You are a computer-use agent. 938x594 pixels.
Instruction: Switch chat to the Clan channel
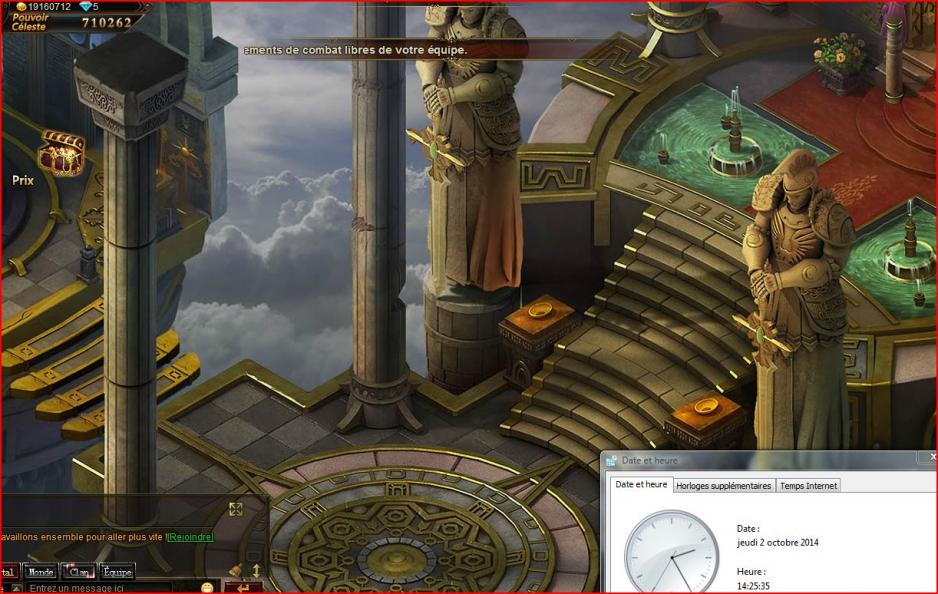pyautogui.click(x=77, y=572)
